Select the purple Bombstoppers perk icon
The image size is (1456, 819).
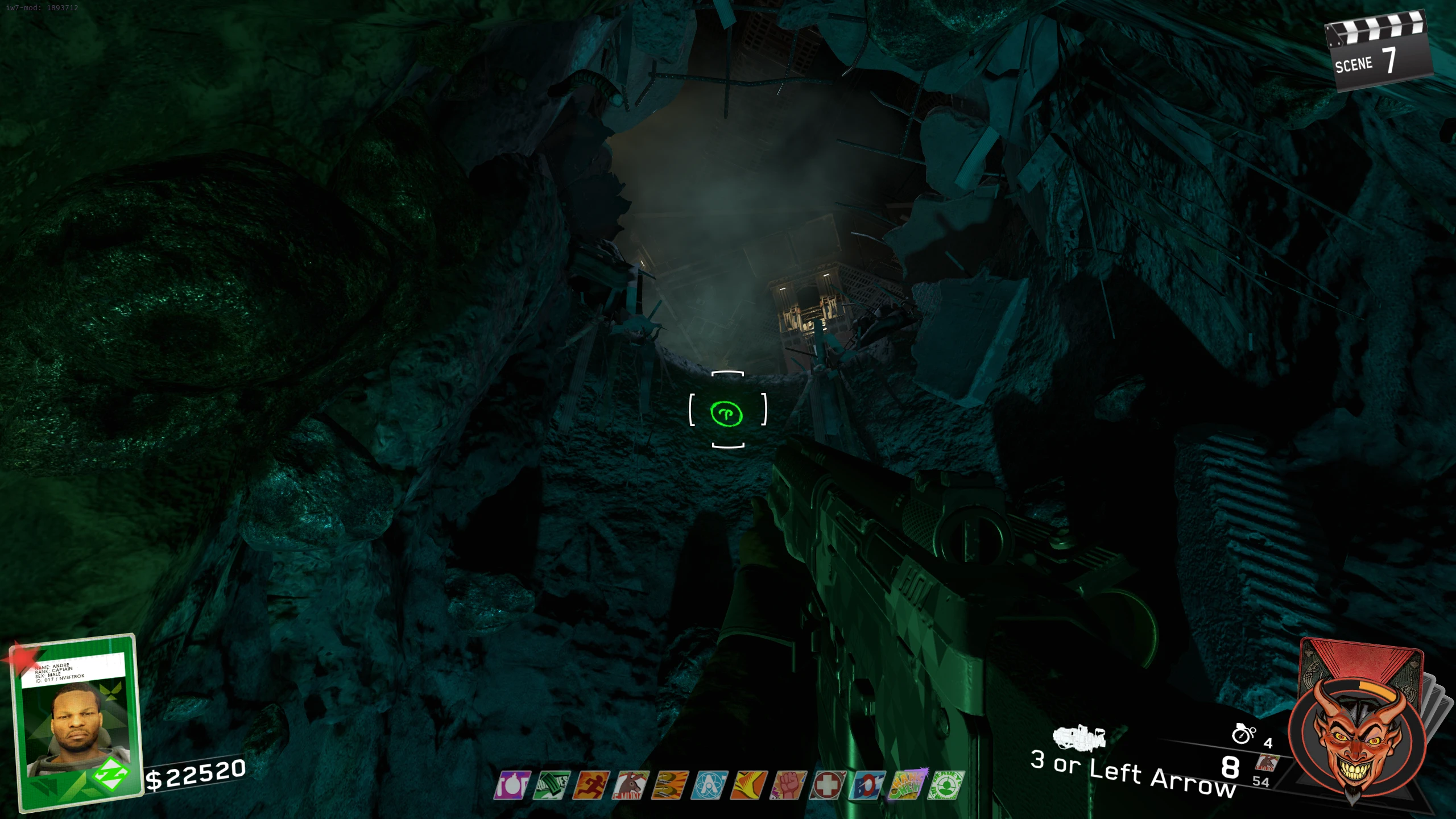(512, 785)
